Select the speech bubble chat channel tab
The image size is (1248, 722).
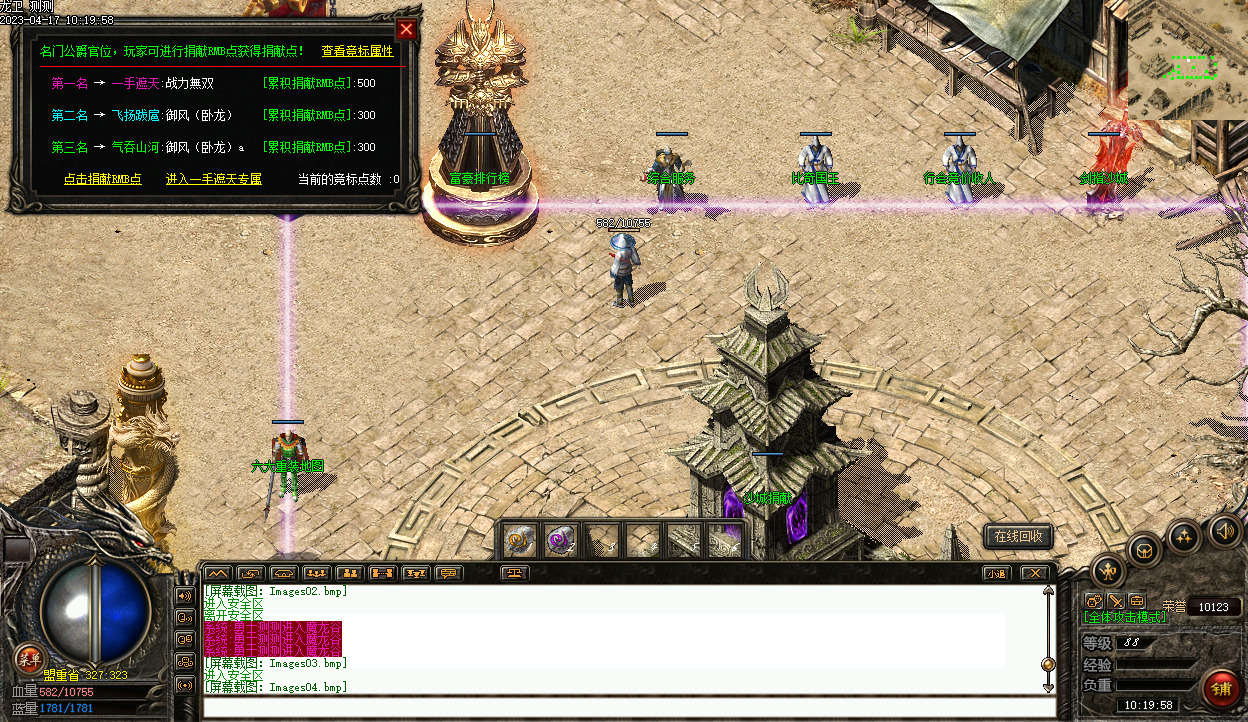click(x=449, y=573)
